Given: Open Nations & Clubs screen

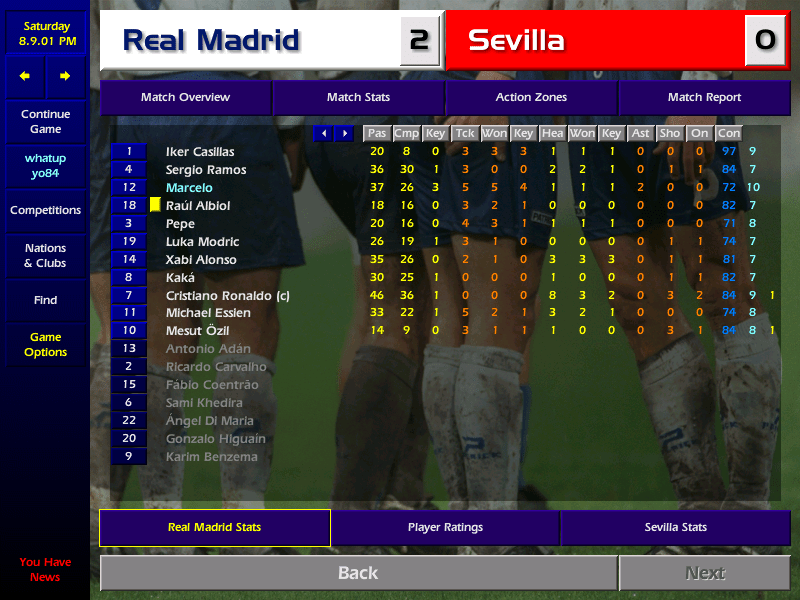Looking at the screenshot, I should (45, 256).
